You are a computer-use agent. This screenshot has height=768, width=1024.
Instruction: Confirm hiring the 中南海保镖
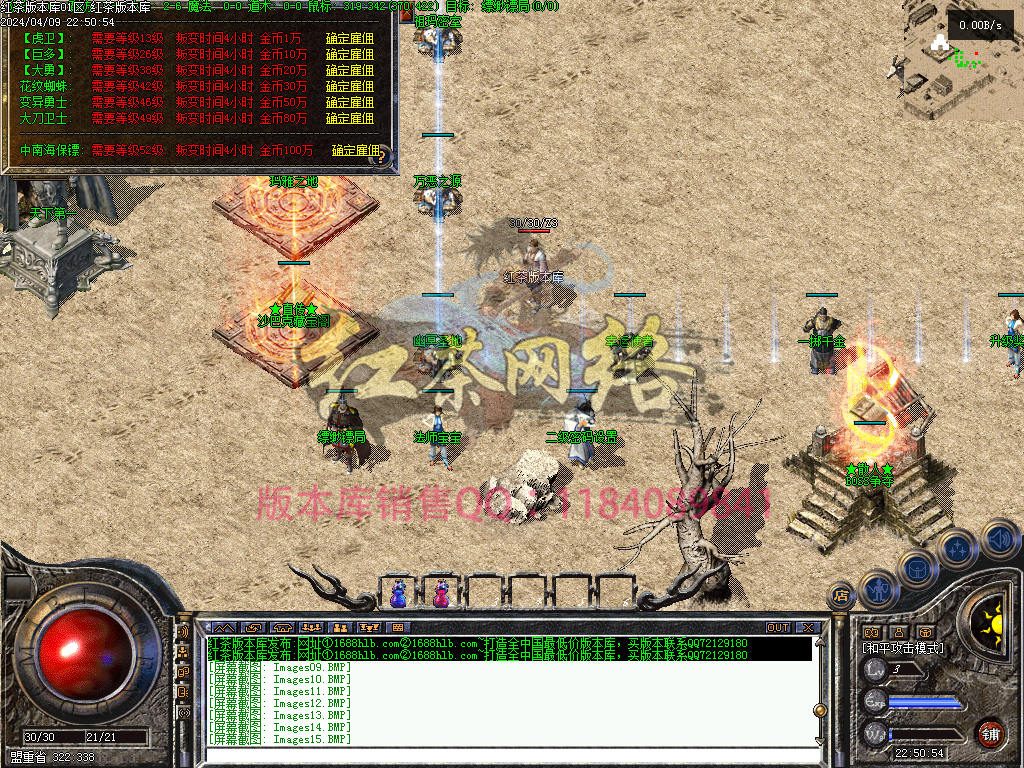(356, 151)
